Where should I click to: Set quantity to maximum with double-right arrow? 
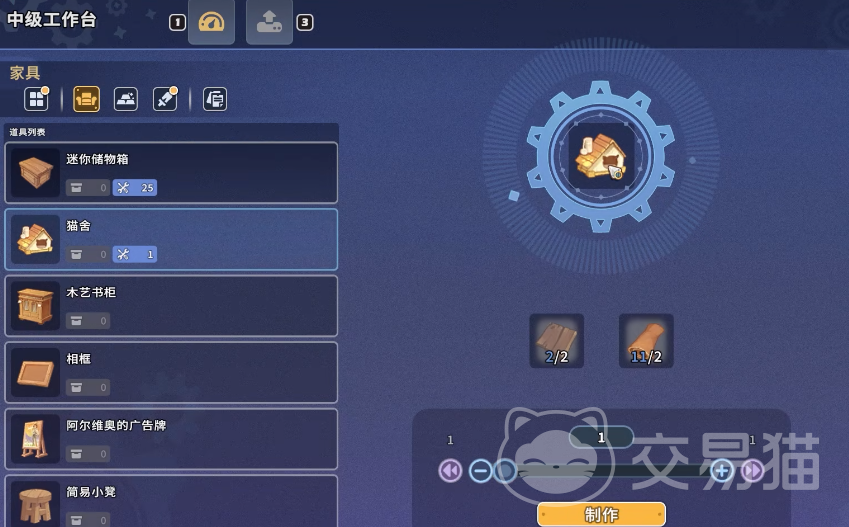pyautogui.click(x=753, y=470)
